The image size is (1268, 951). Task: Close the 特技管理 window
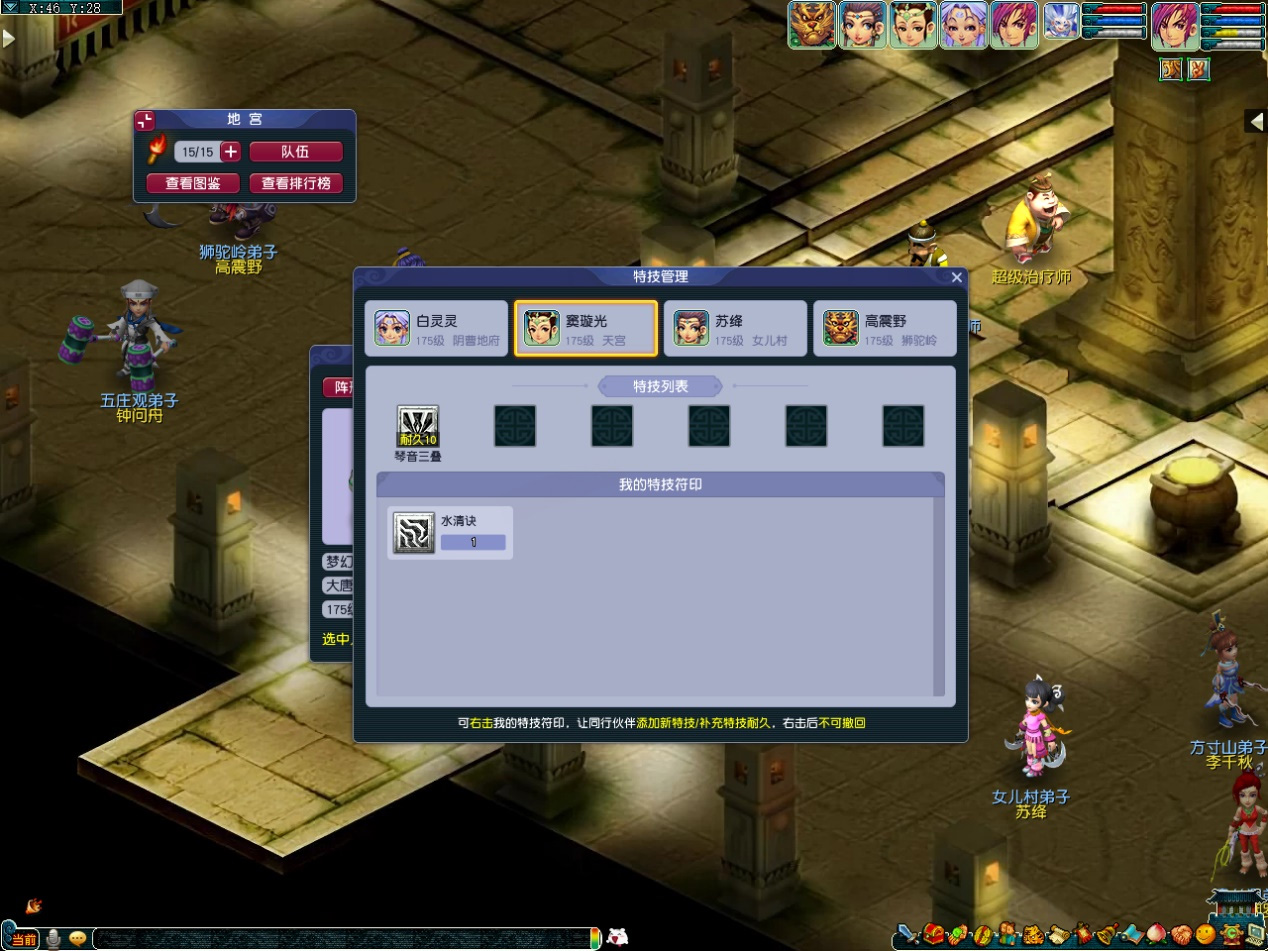[x=956, y=278]
